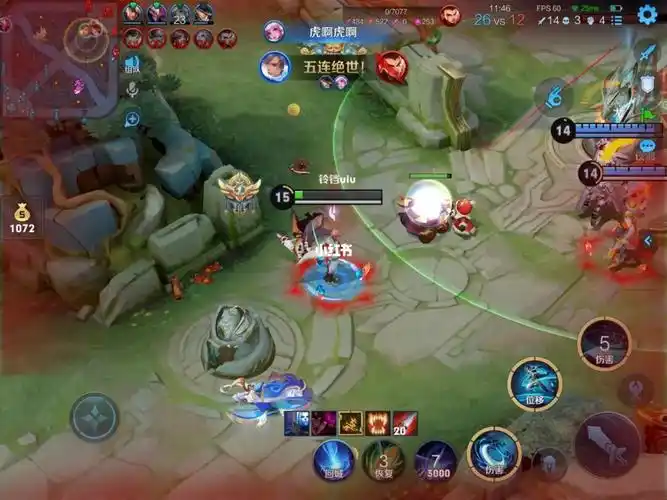Tap the movement joystick

94,417
